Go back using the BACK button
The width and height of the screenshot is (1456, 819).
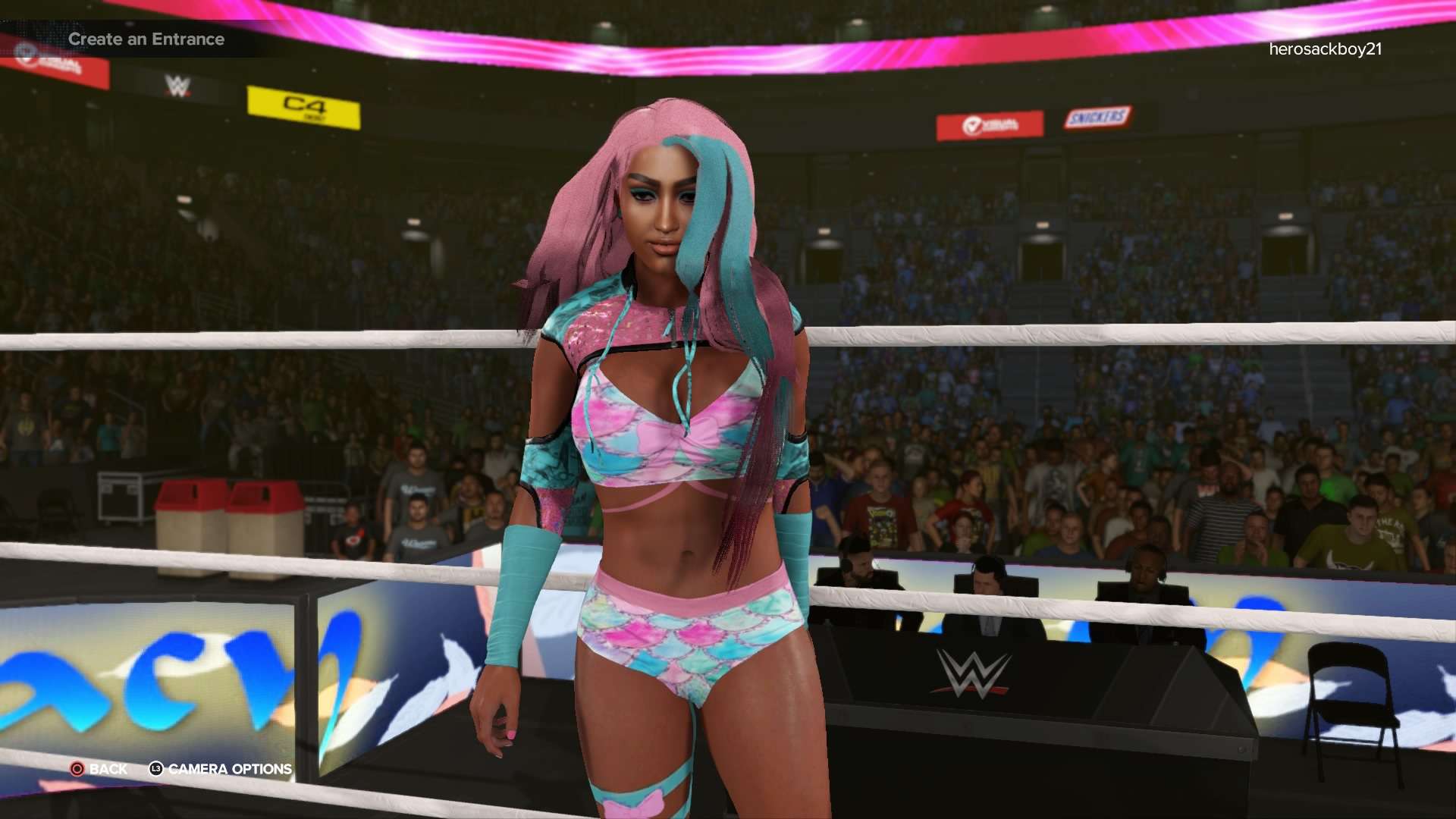(x=99, y=769)
